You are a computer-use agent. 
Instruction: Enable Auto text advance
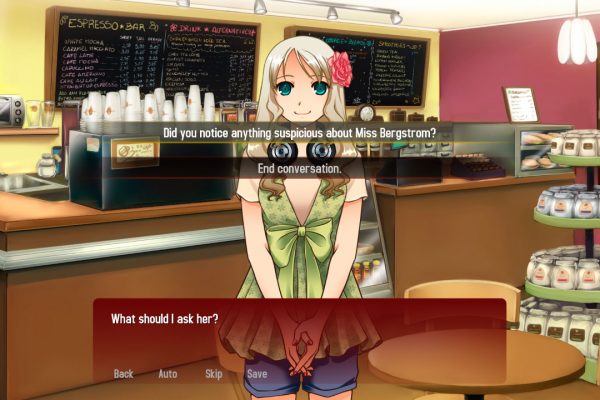point(168,374)
